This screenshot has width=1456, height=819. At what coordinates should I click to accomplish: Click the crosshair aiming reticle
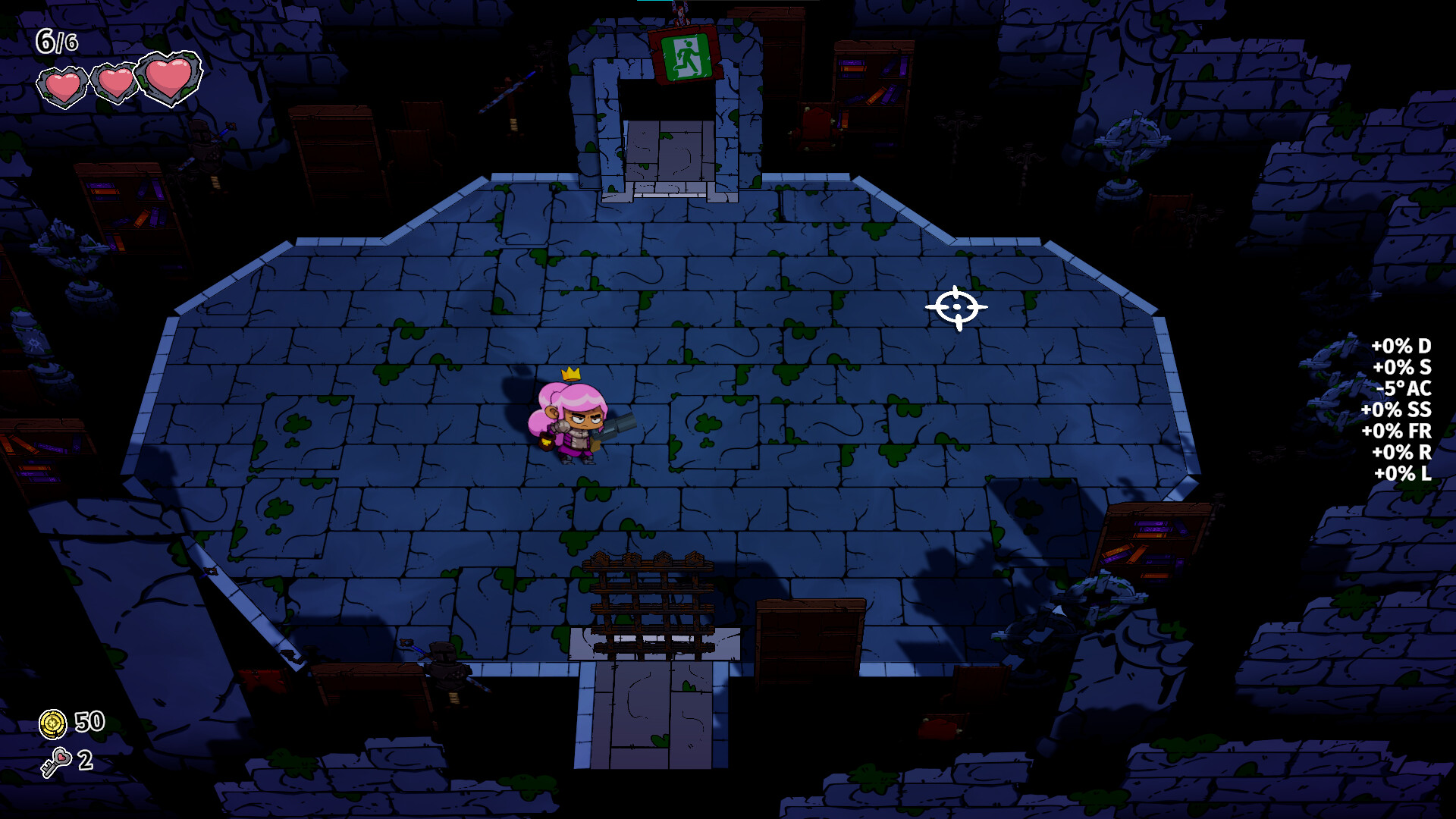tap(957, 306)
